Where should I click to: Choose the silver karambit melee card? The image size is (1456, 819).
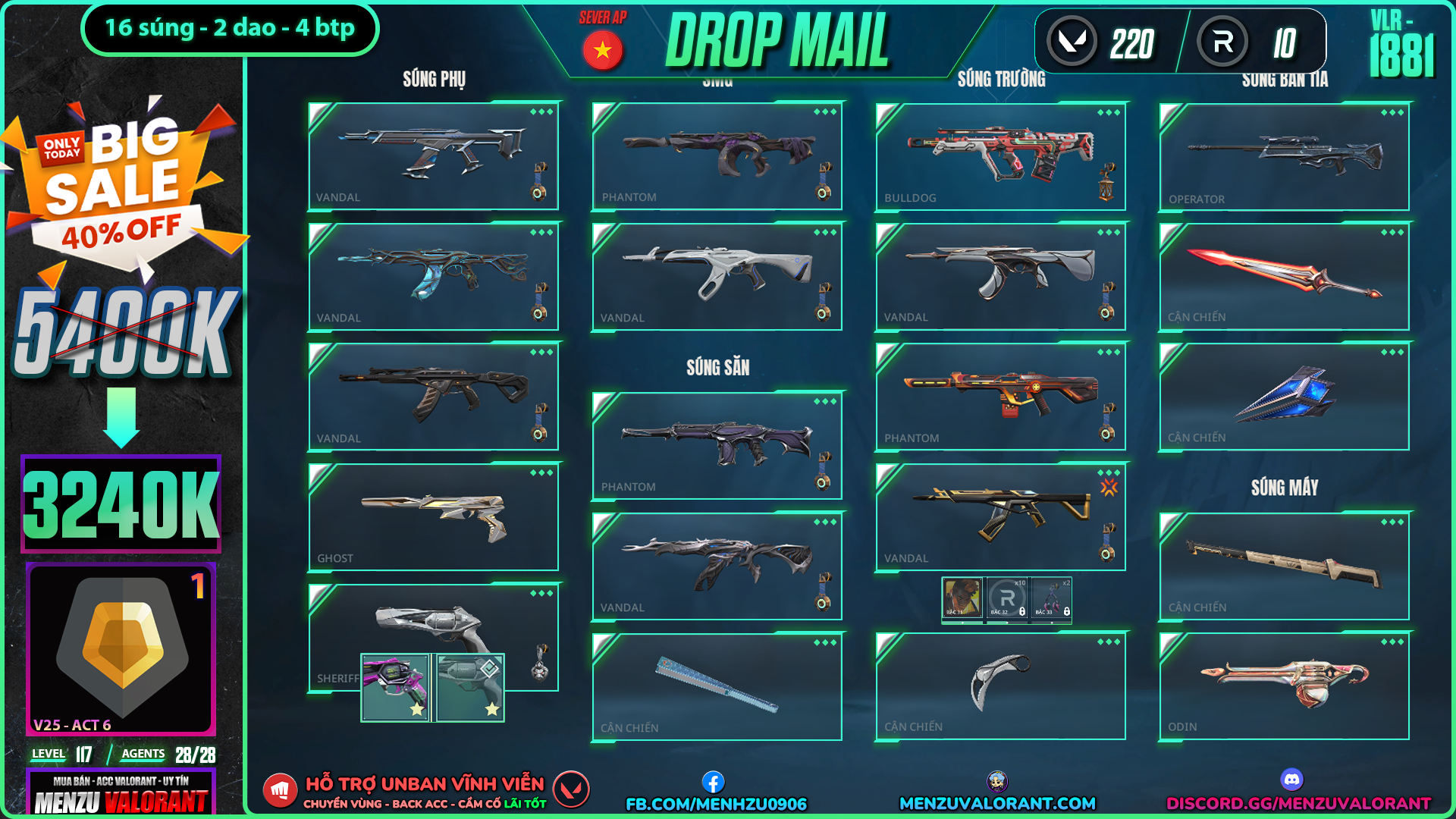(x=1000, y=686)
